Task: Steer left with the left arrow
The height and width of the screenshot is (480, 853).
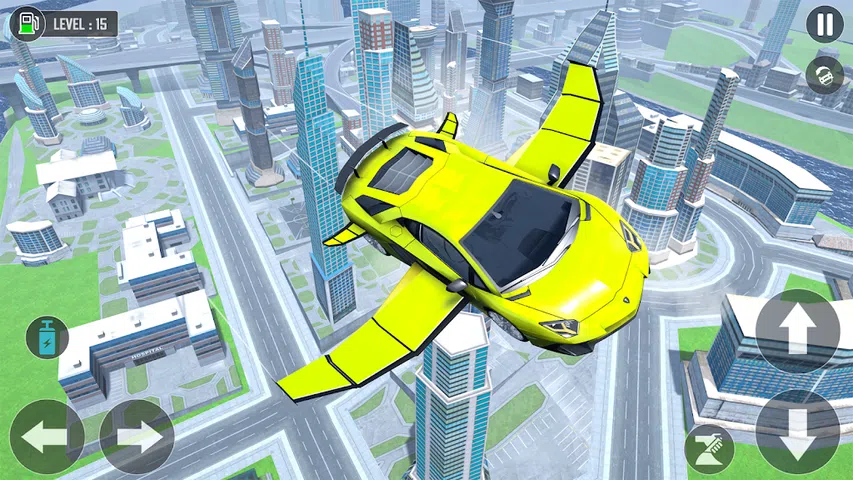Action: tap(46, 436)
